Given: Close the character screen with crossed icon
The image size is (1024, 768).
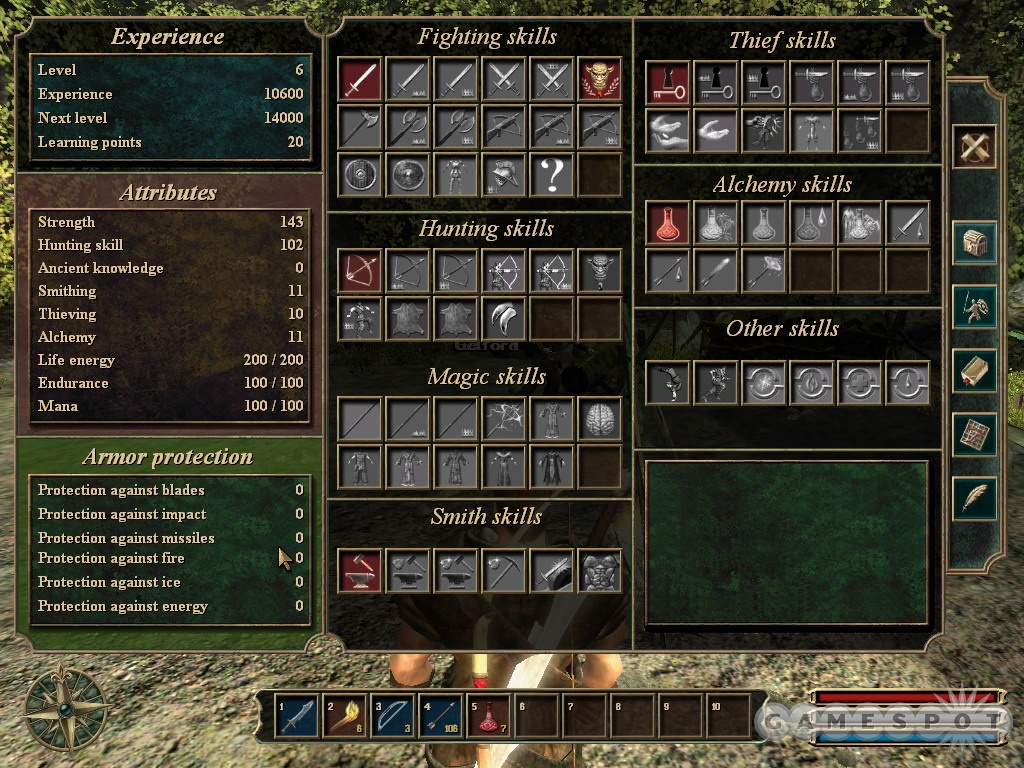Looking at the screenshot, I should click(973, 147).
